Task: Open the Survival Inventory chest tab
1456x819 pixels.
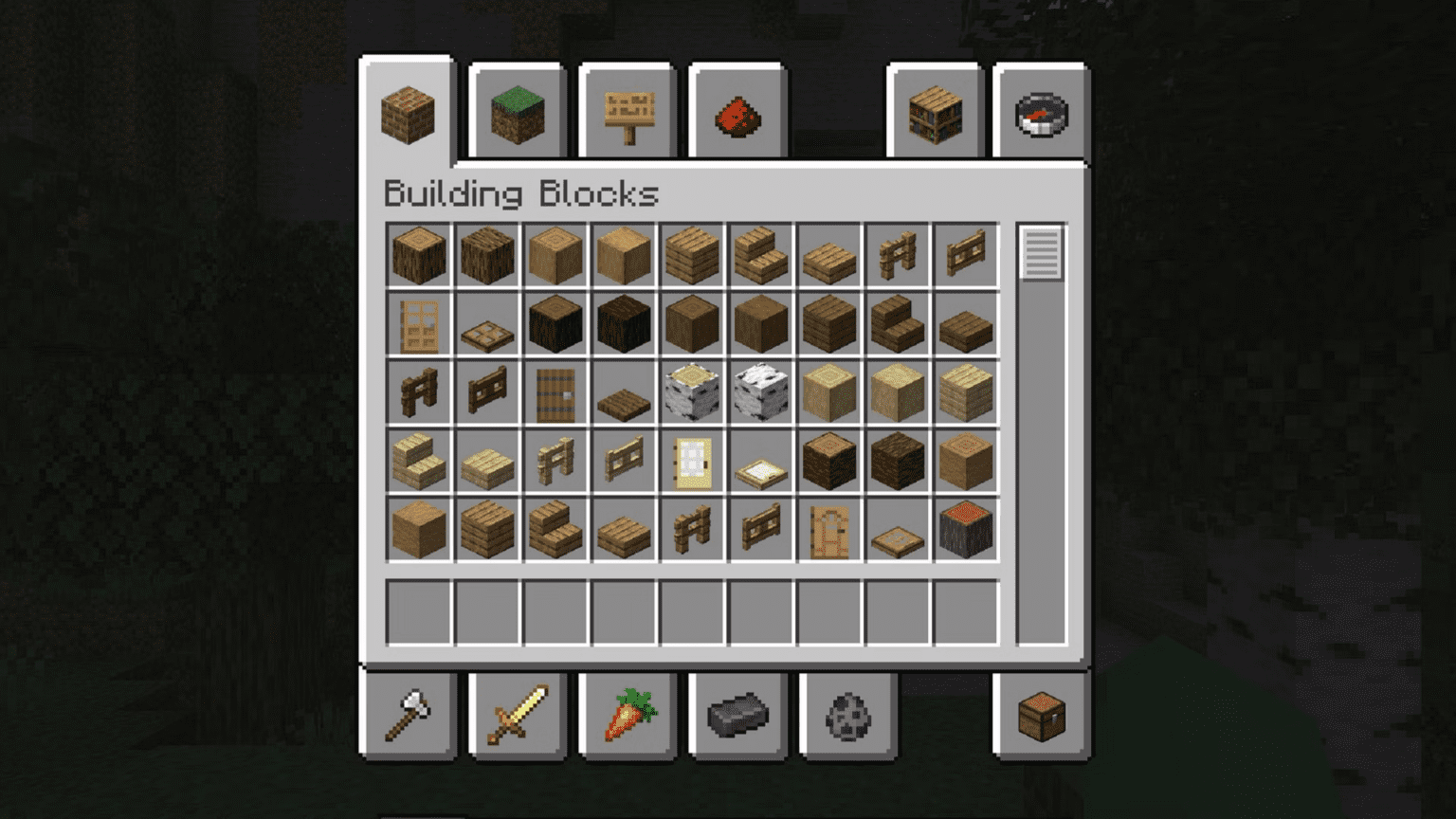Action: pyautogui.click(x=1043, y=715)
